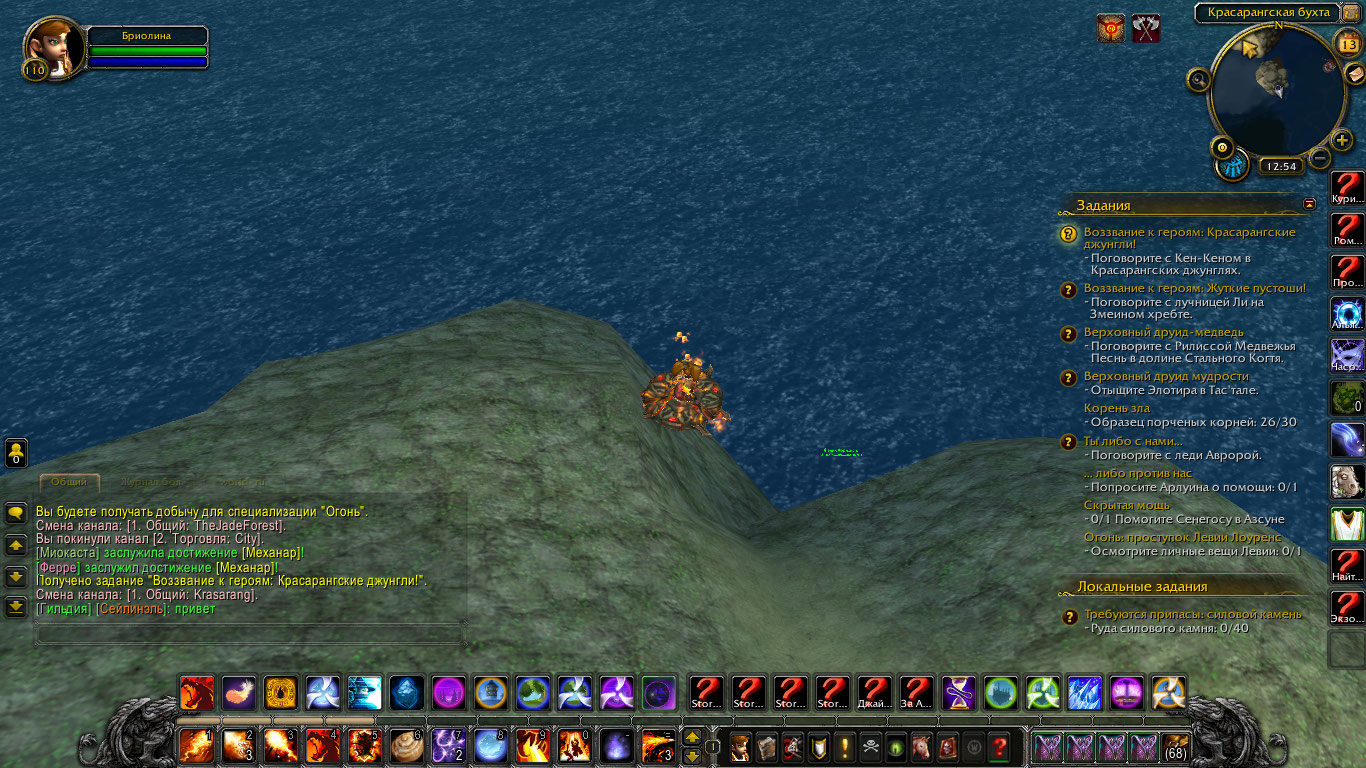Open the red question mark help micro button
This screenshot has width=1366, height=768.
click(998, 747)
